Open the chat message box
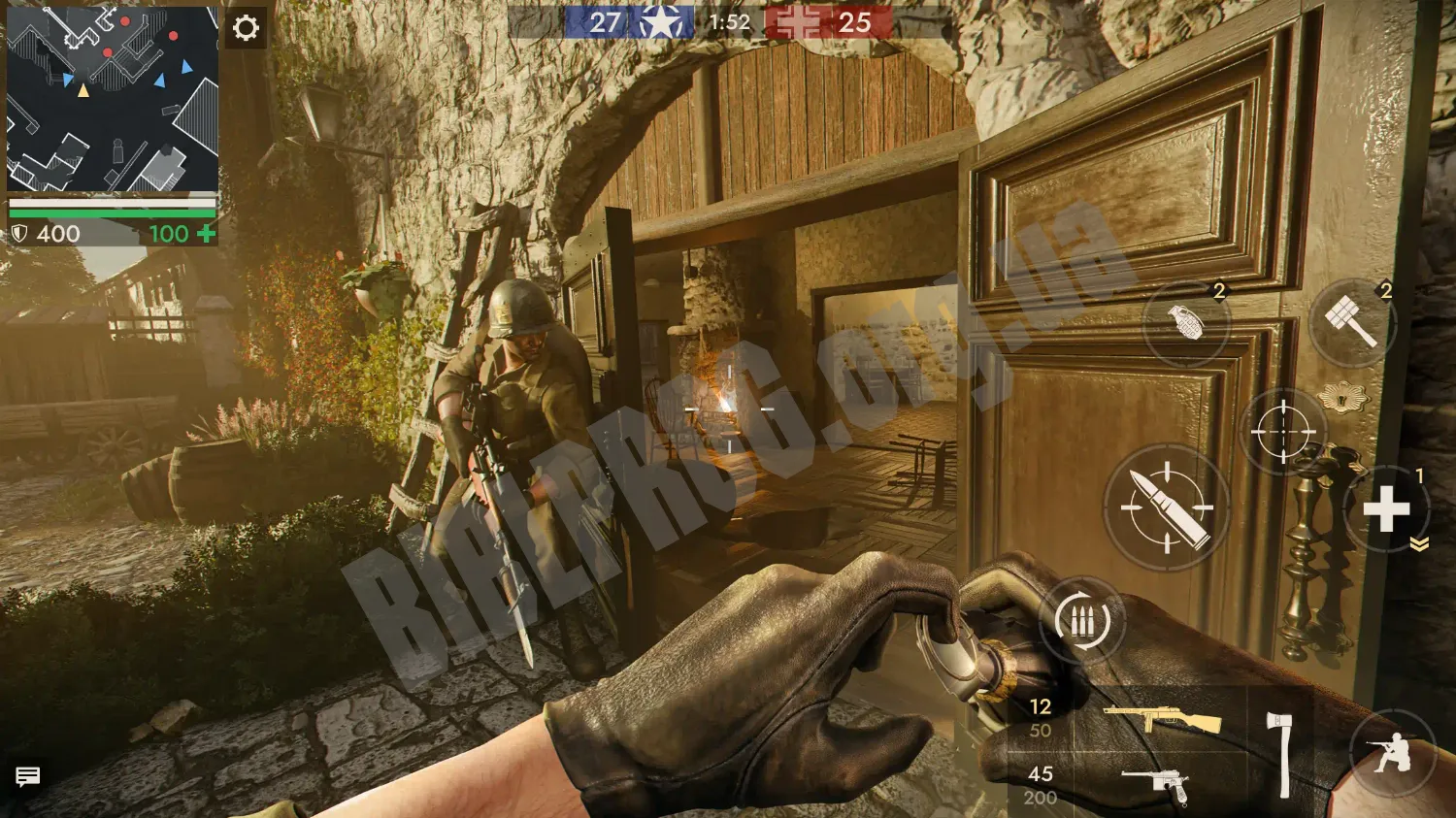This screenshot has height=818, width=1456. coord(27,776)
